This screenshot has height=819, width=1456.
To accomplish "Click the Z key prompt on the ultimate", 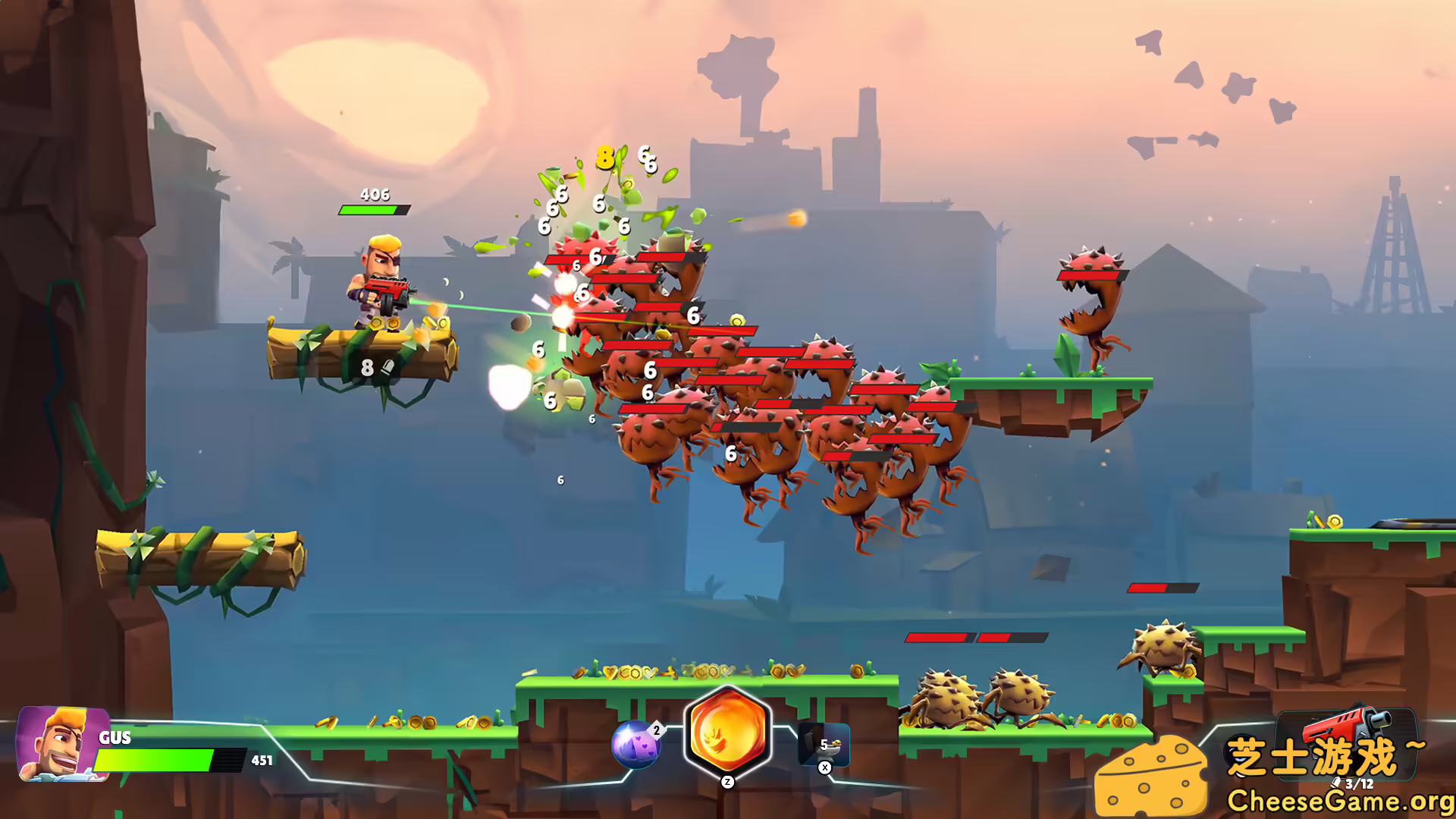I will [x=727, y=782].
